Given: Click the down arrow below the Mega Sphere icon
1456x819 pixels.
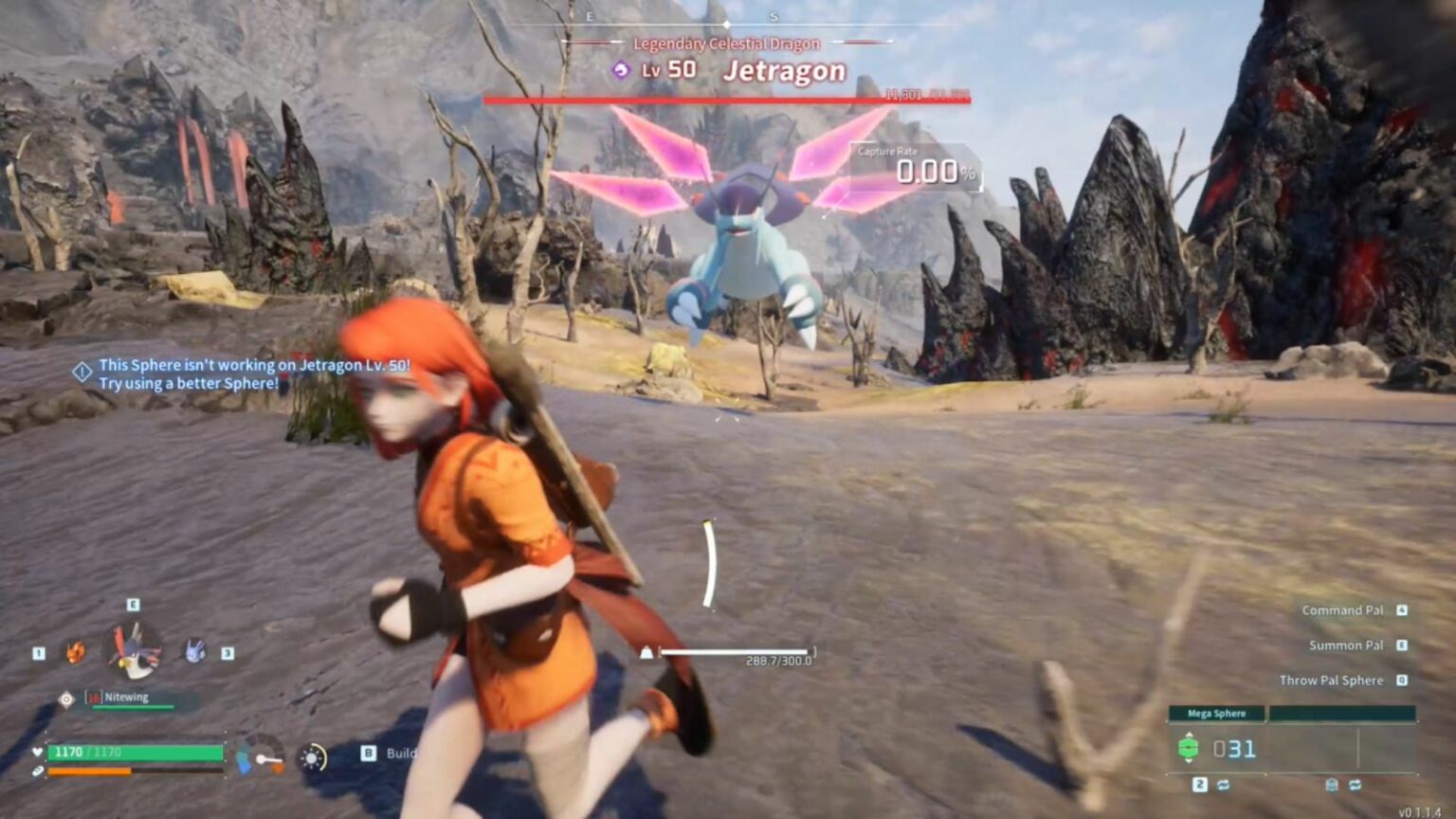Looking at the screenshot, I should coord(1189,762).
